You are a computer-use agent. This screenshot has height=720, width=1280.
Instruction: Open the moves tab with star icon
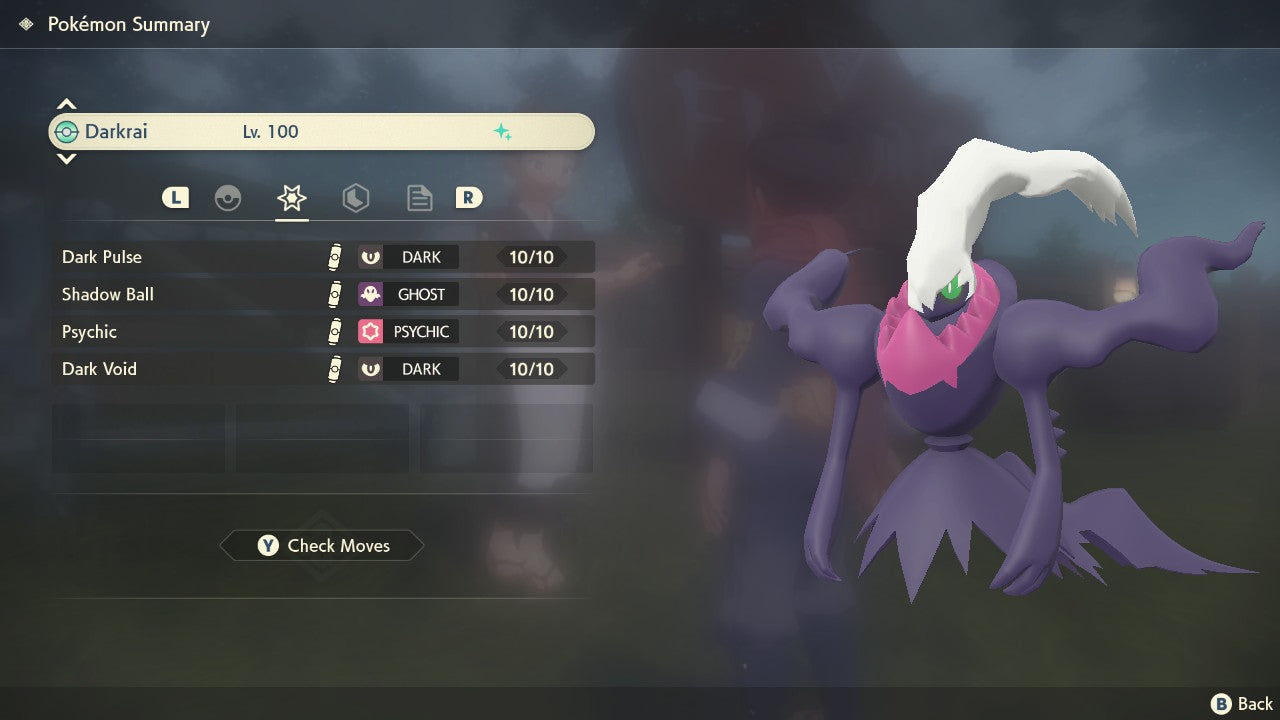(x=292, y=198)
